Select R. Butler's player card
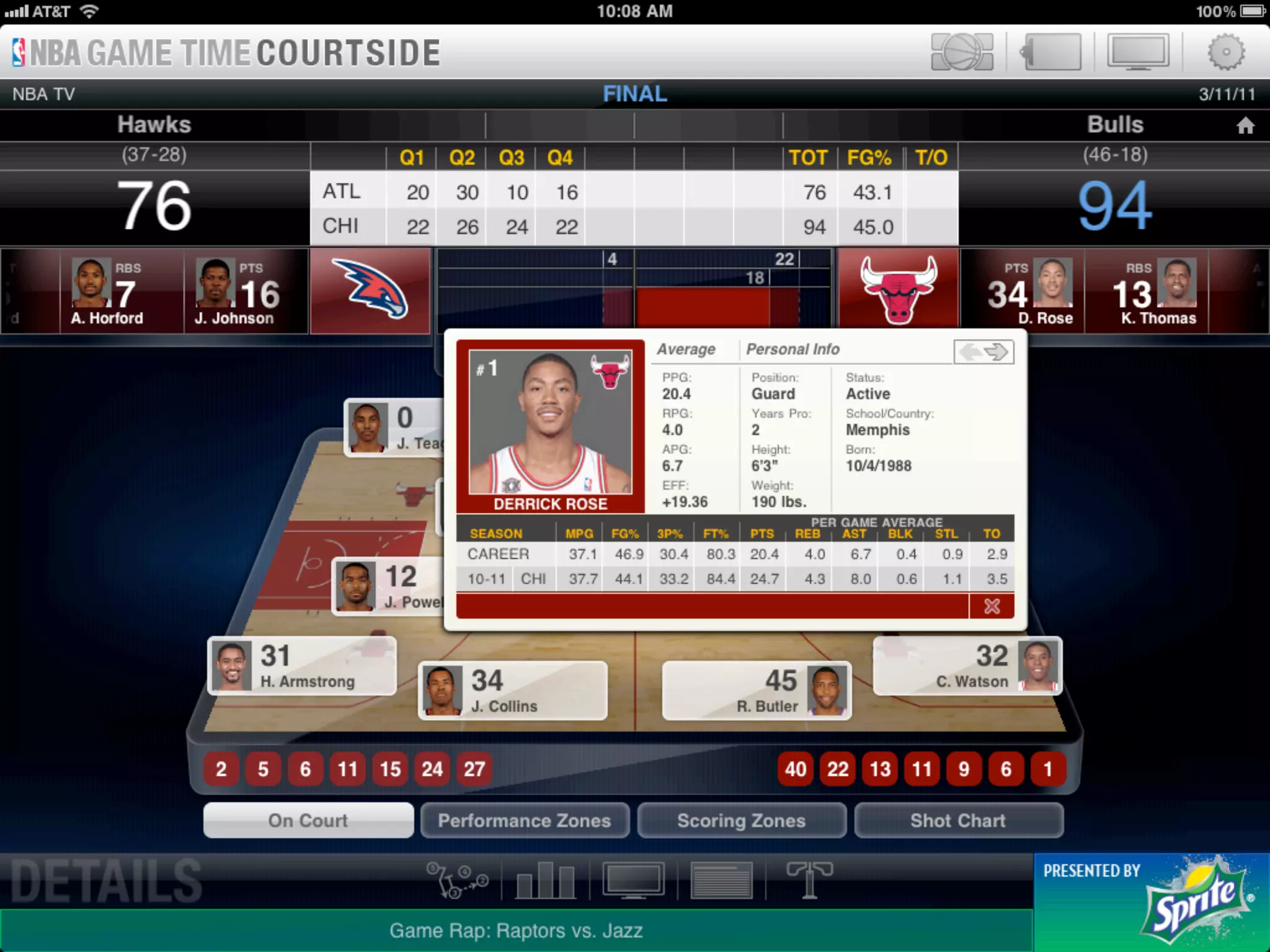The width and height of the screenshot is (1270, 952). [757, 691]
